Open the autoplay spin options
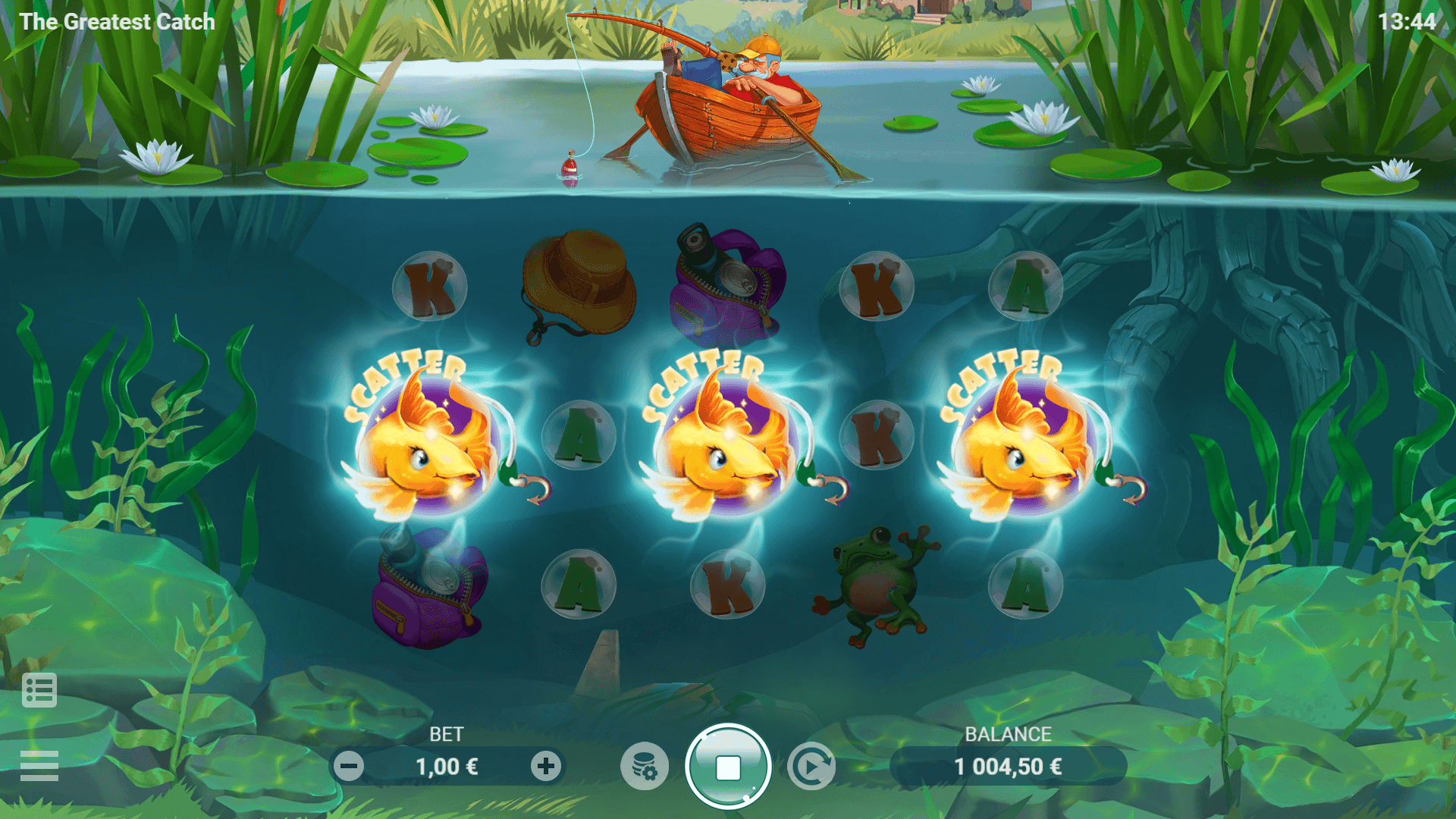The width and height of the screenshot is (1456, 819). 811,767
